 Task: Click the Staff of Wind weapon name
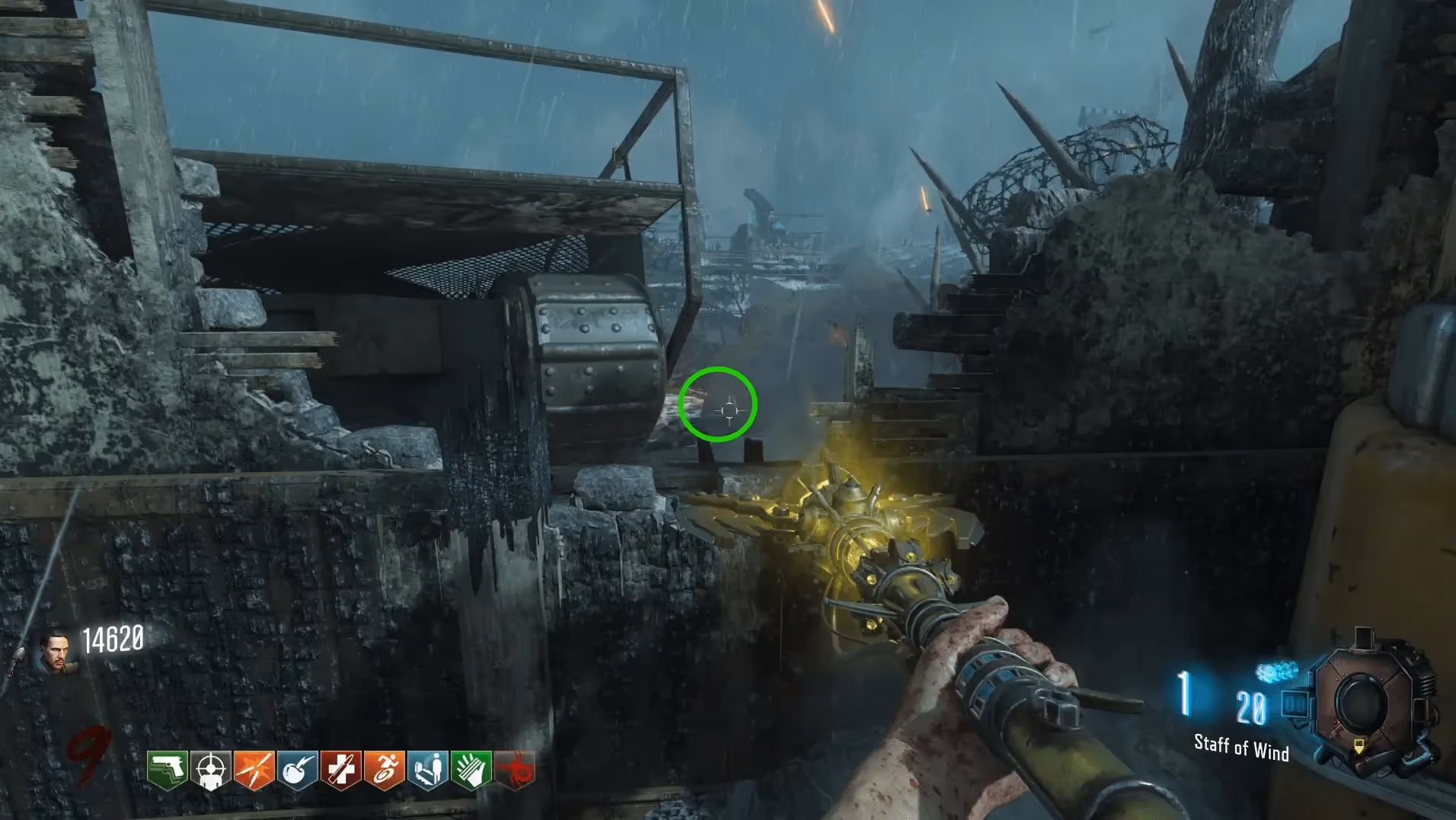coord(1240,747)
